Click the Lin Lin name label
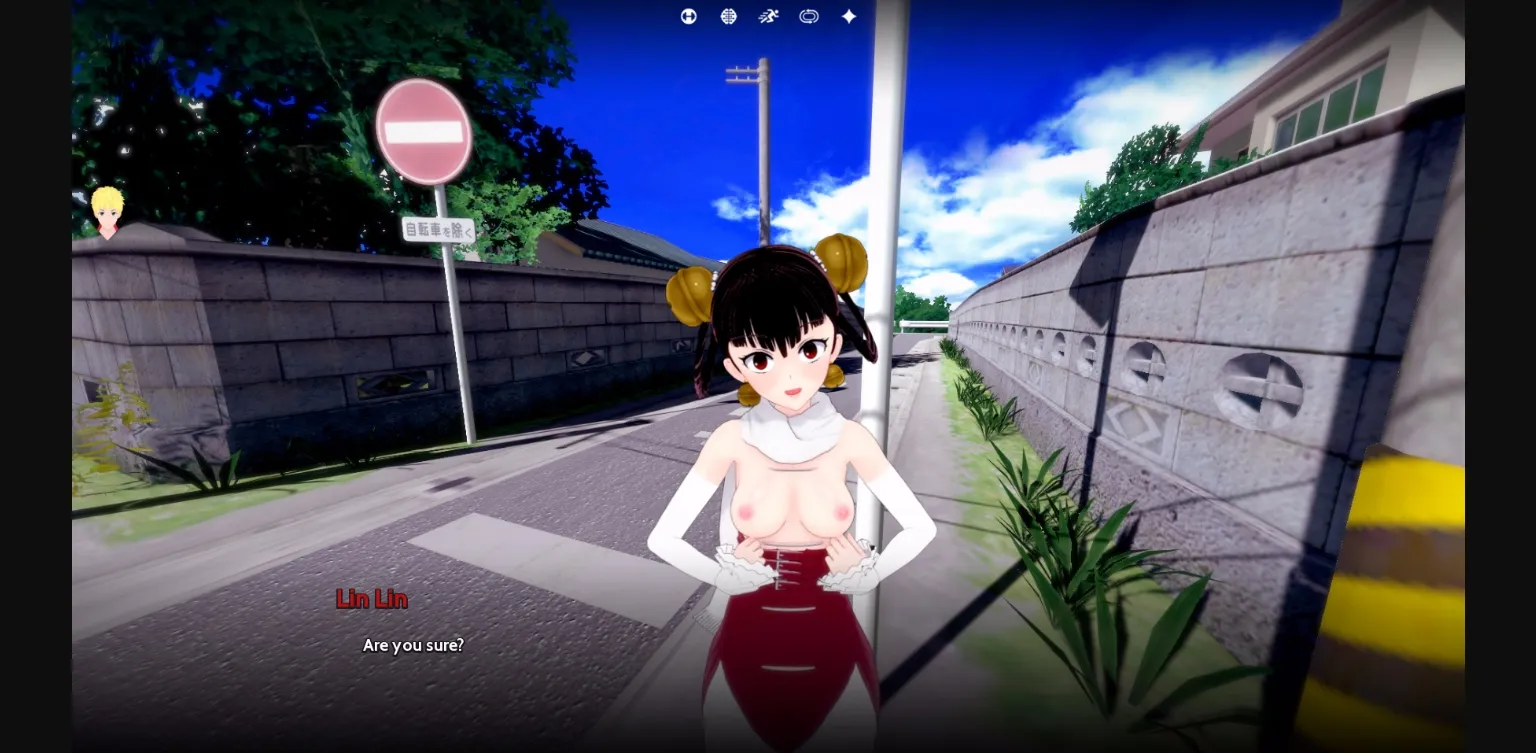Viewport: 1536px width, 753px height. 371,598
